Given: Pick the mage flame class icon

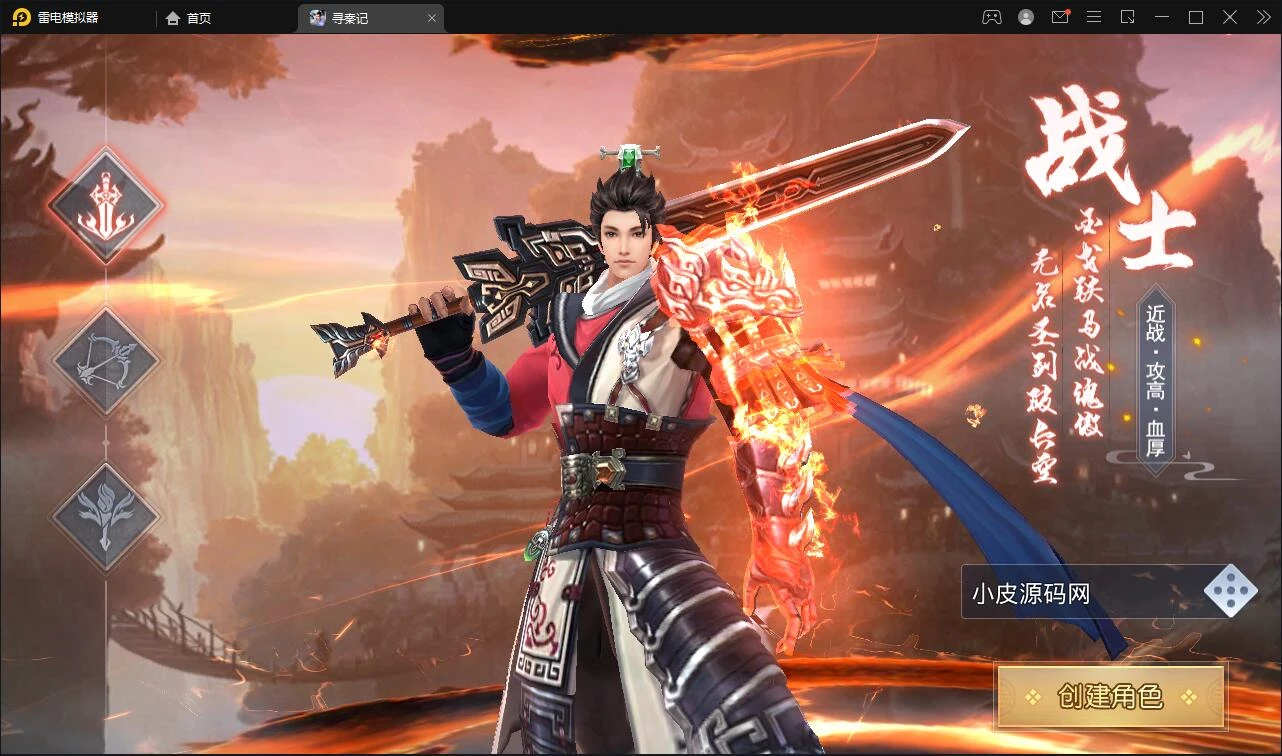Looking at the screenshot, I should click(x=105, y=517).
